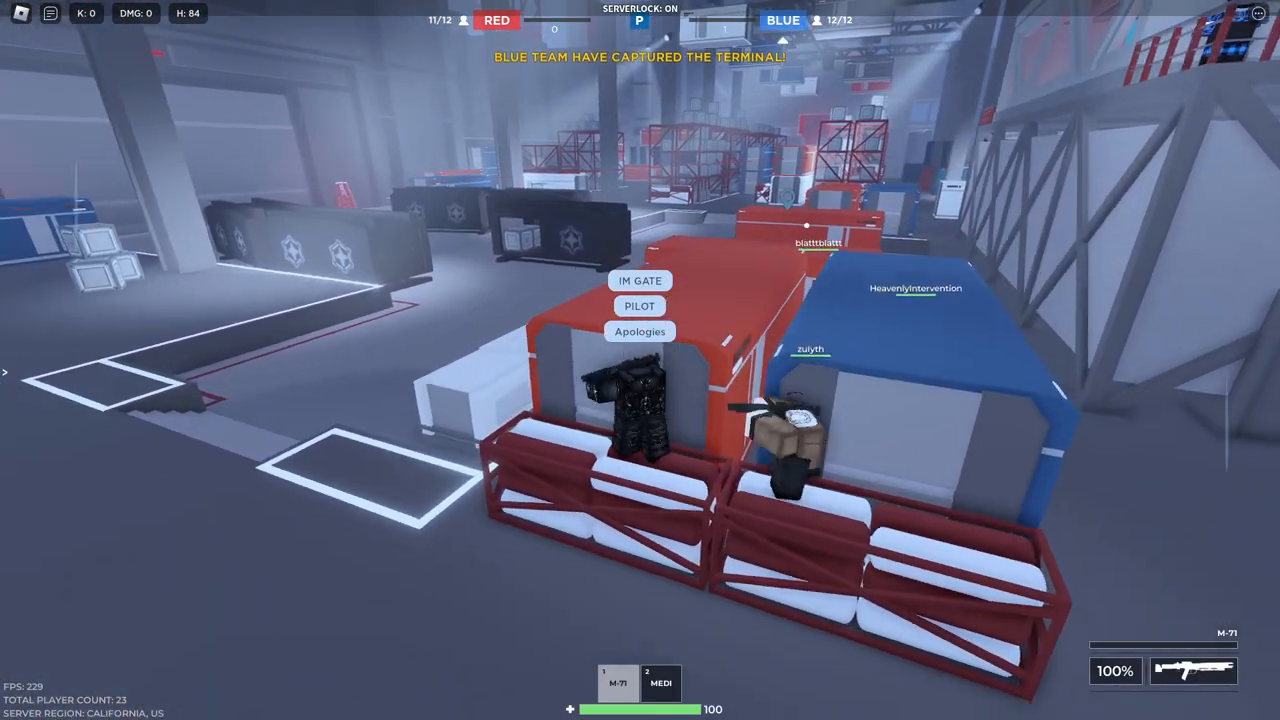
Task: Collapse the chat bubble reading 'Apologies'
Action: click(x=639, y=331)
